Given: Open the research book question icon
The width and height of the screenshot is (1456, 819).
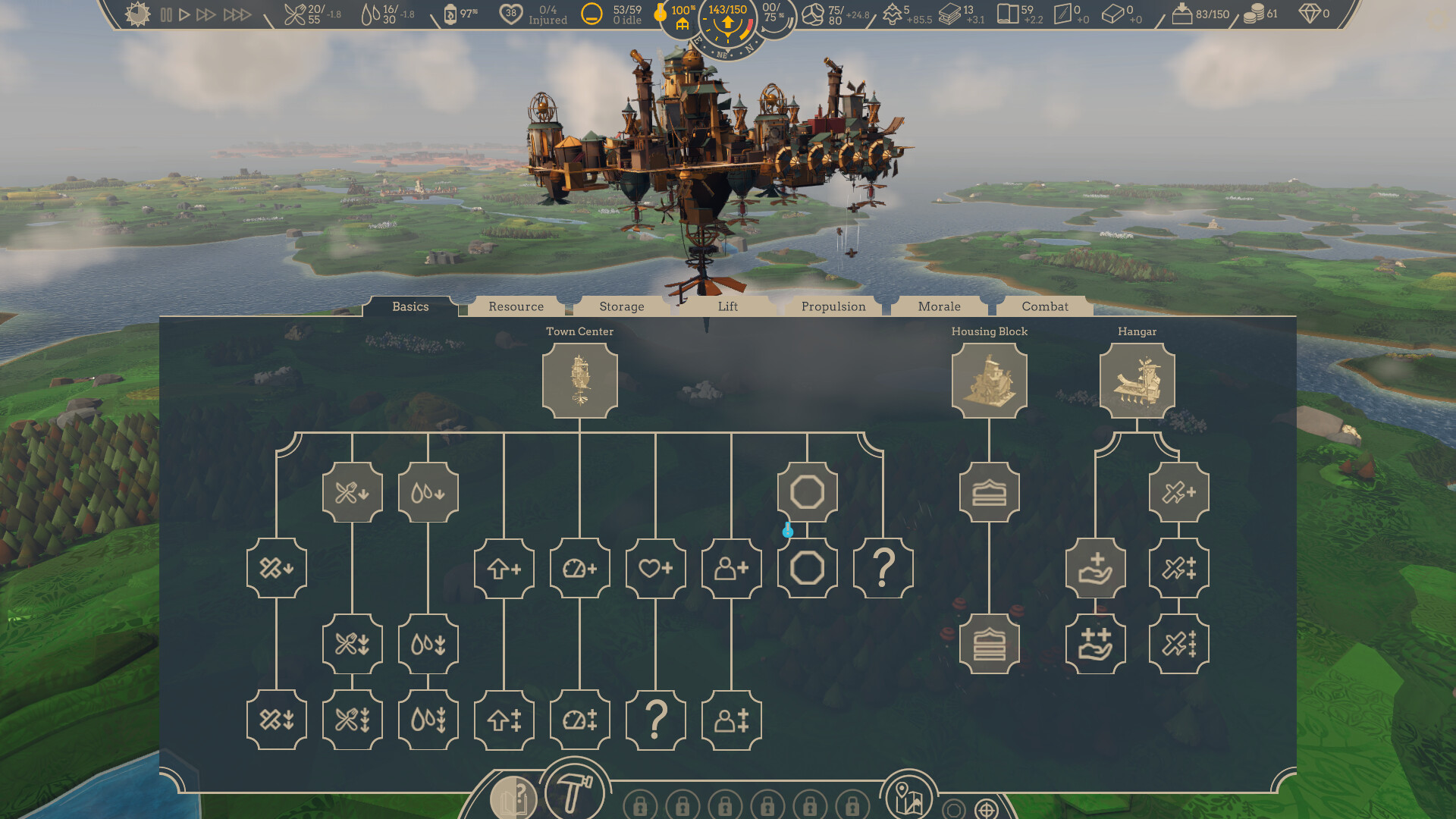Looking at the screenshot, I should [x=514, y=797].
